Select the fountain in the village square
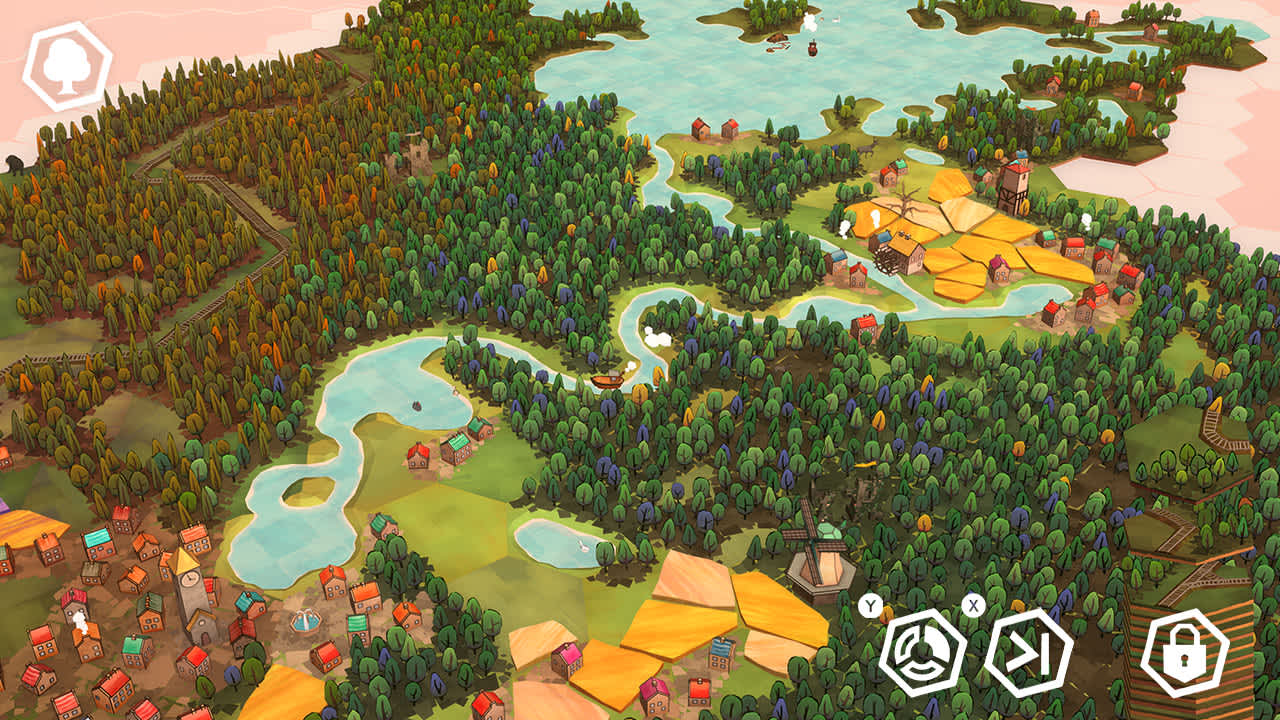 point(306,622)
